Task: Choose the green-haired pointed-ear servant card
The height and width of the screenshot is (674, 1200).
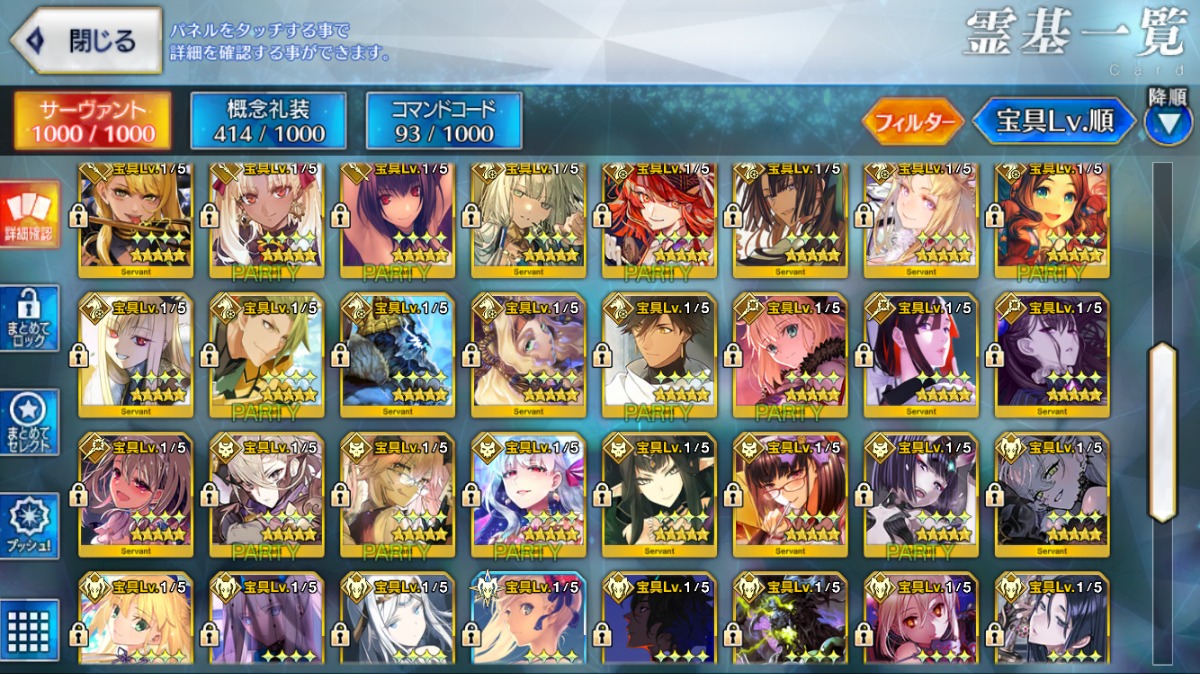Action: pyautogui.click(x=659, y=494)
